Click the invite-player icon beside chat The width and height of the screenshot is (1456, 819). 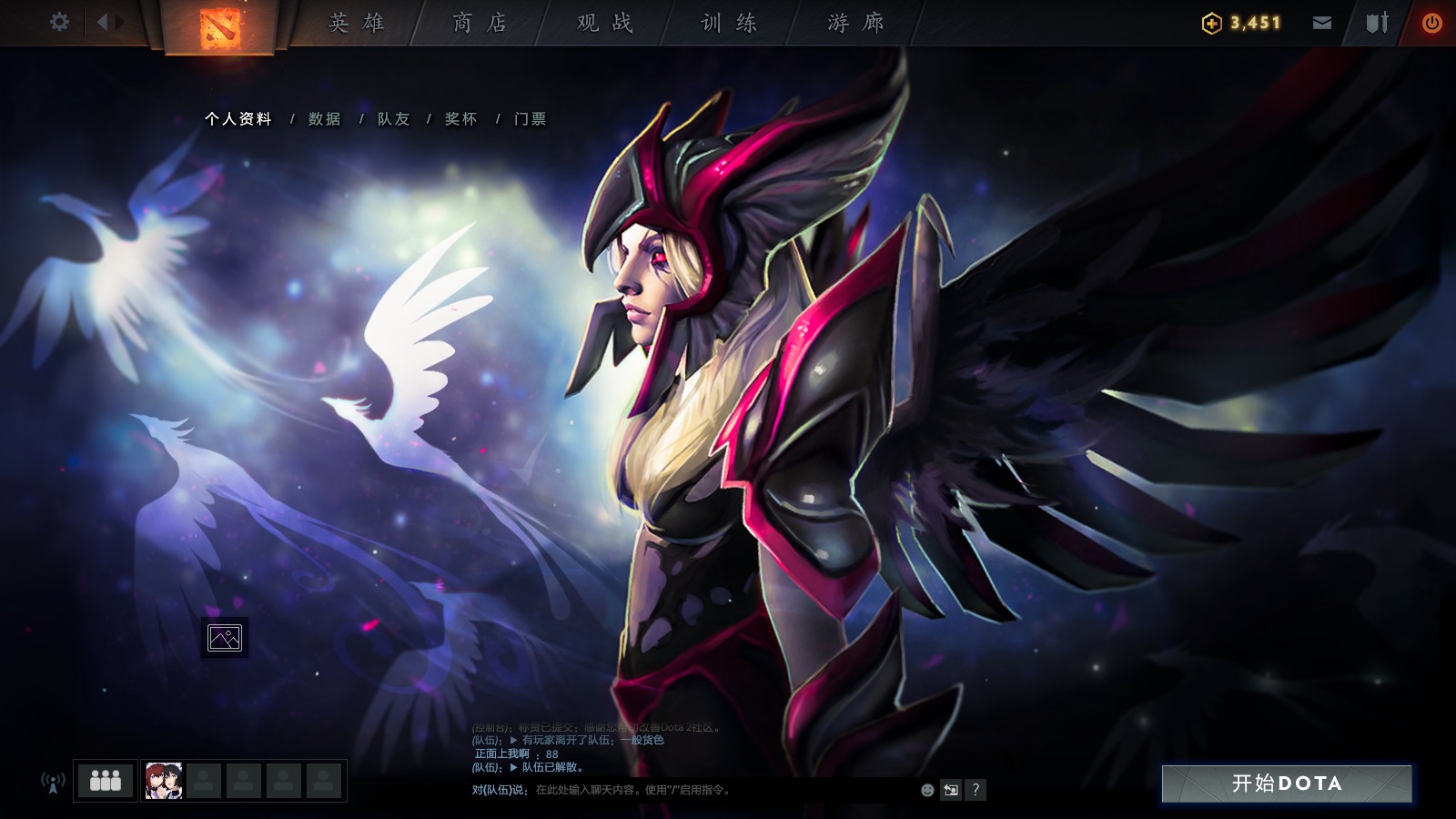(x=950, y=791)
